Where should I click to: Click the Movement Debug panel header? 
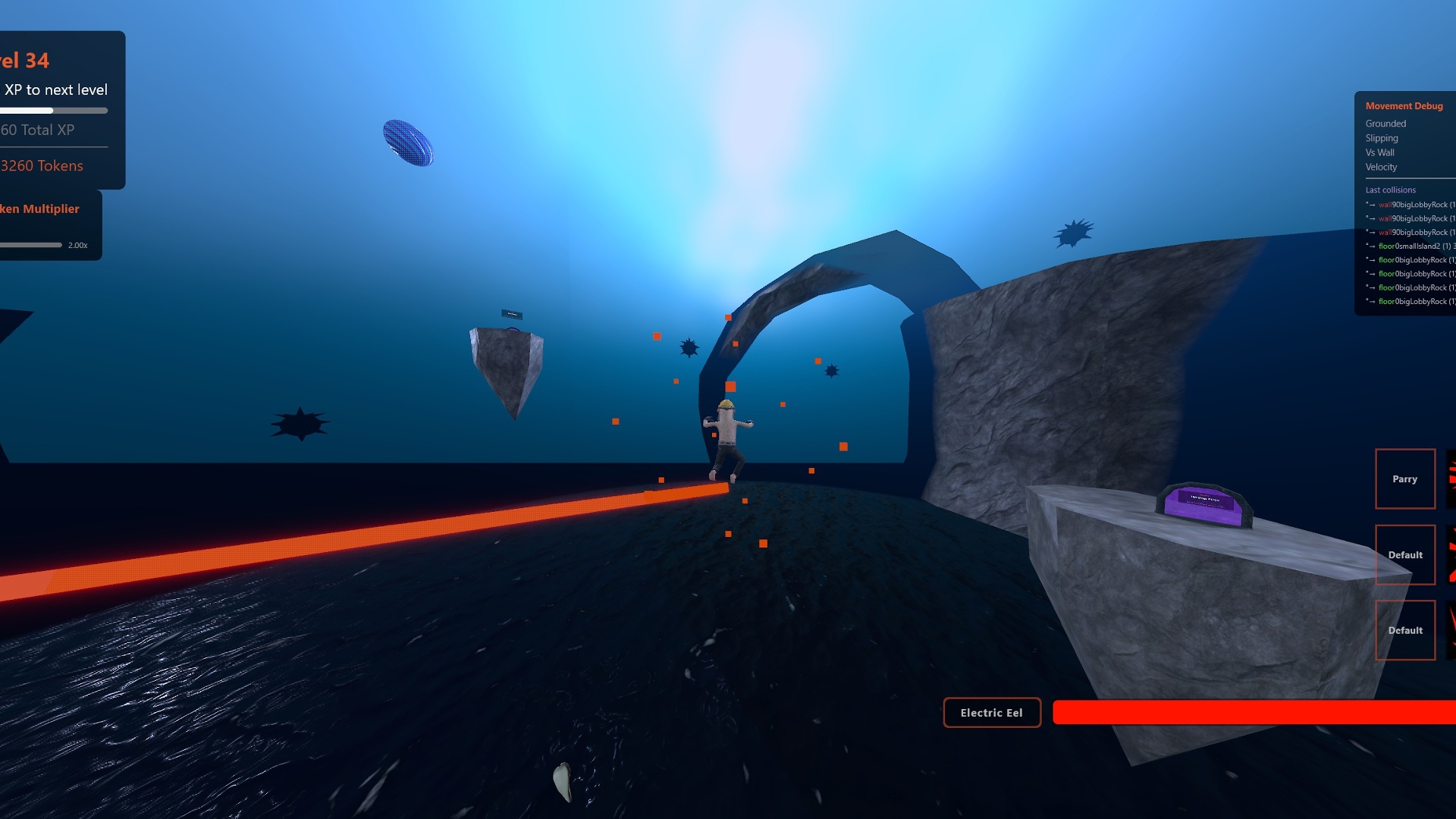click(1404, 106)
